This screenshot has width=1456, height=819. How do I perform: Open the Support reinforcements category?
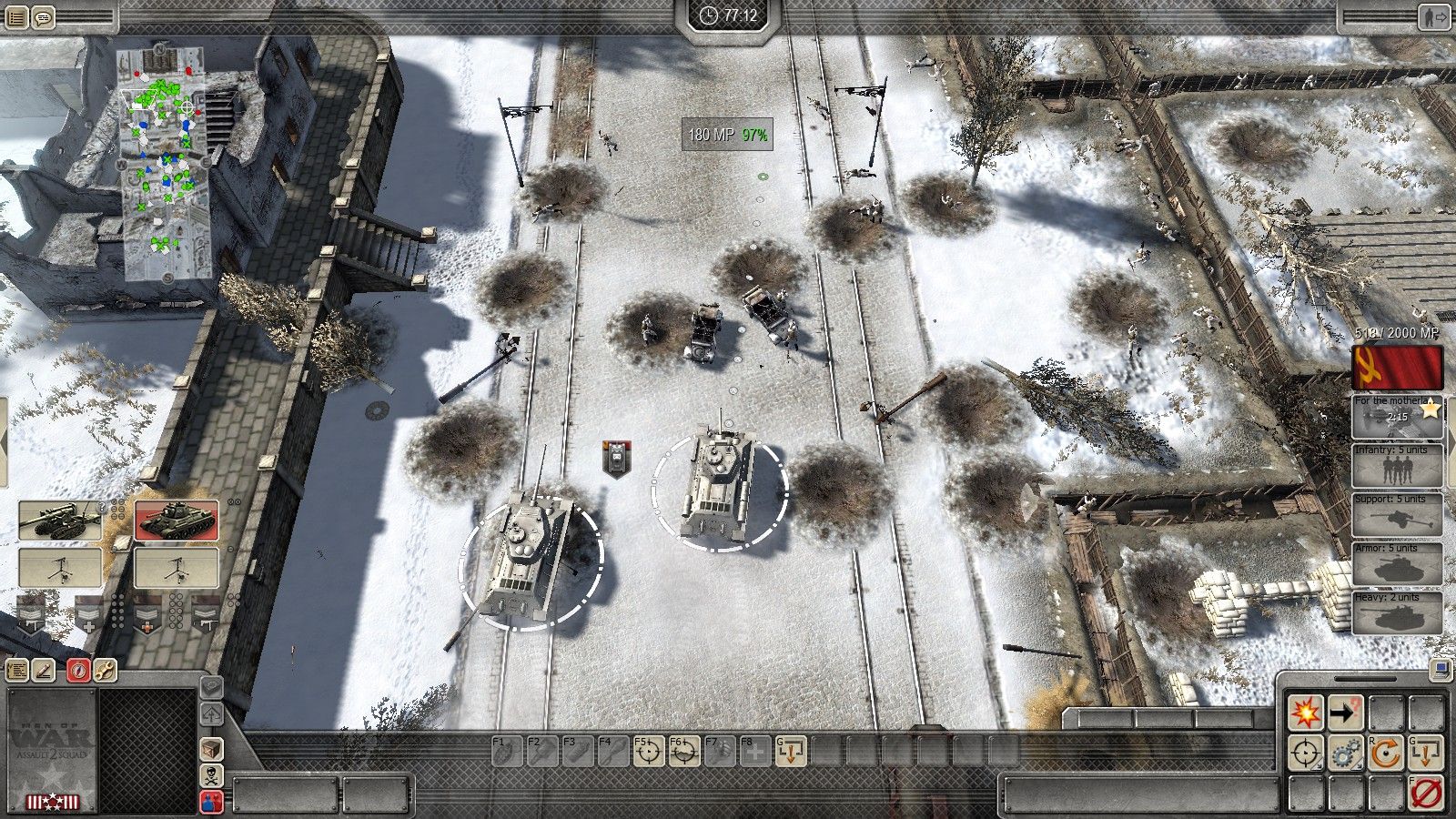coord(1397,516)
